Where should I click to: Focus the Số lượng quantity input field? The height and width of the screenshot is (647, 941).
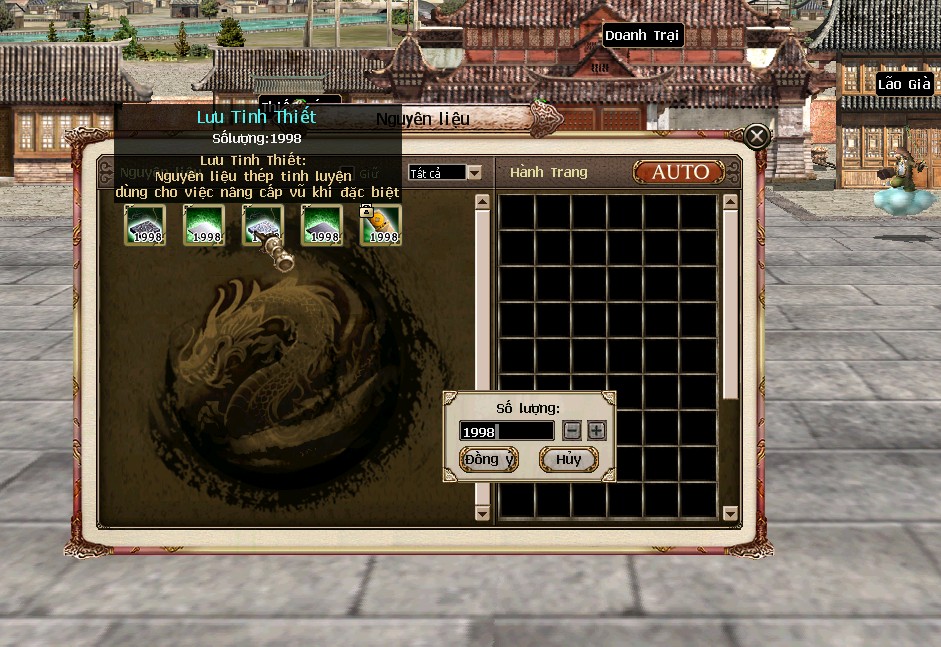pyautogui.click(x=506, y=431)
